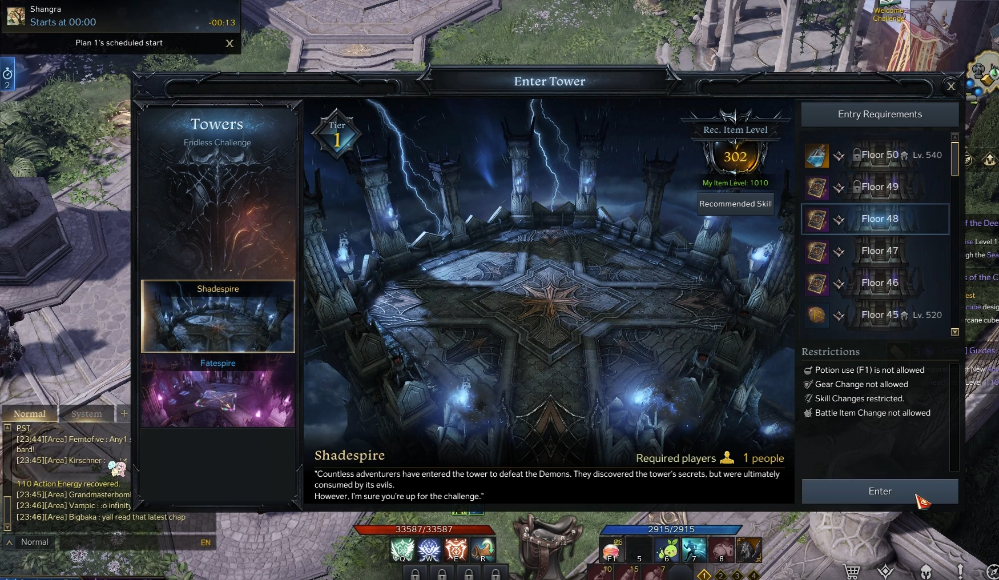Image resolution: width=999 pixels, height=580 pixels.
Task: Pick the Floor 45 row
Action: 878,315
